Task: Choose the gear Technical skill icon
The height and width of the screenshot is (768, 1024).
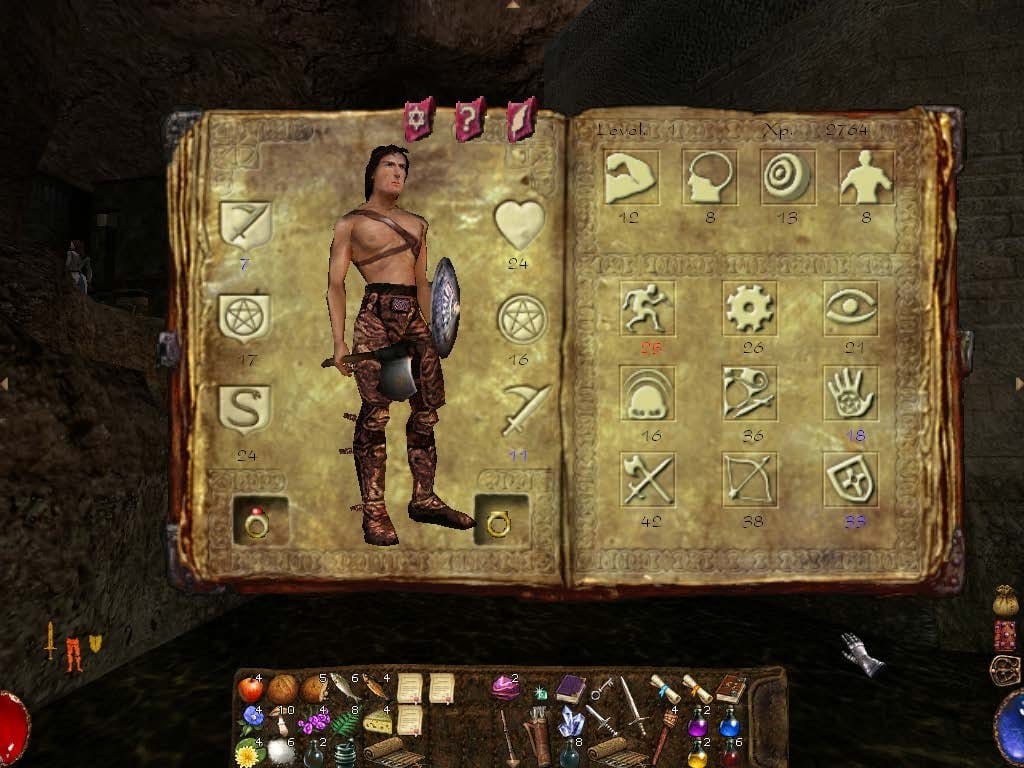Action: tap(749, 308)
